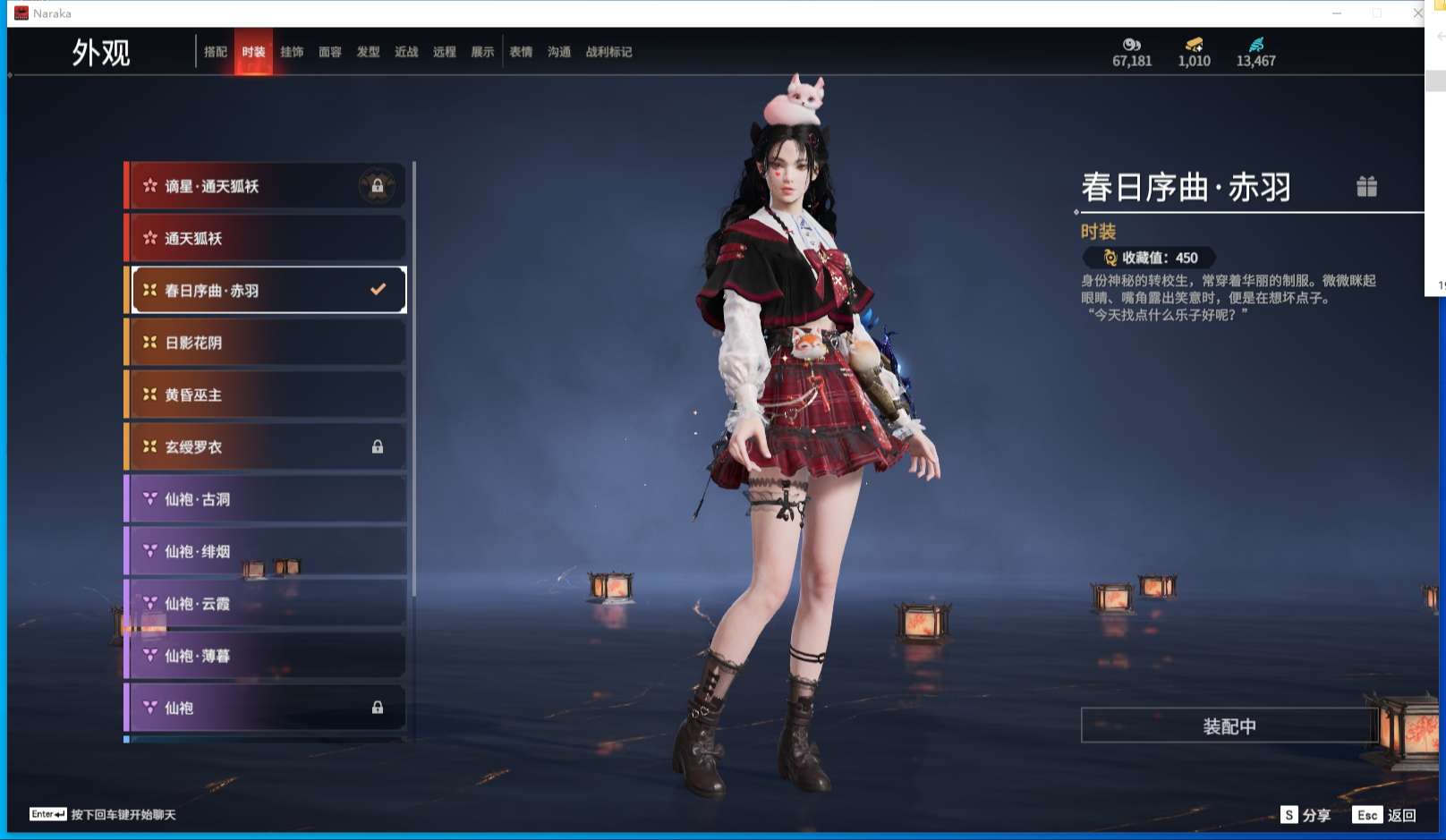Open the 战利标记 tab
Image resolution: width=1446 pixels, height=840 pixels.
pyautogui.click(x=608, y=52)
